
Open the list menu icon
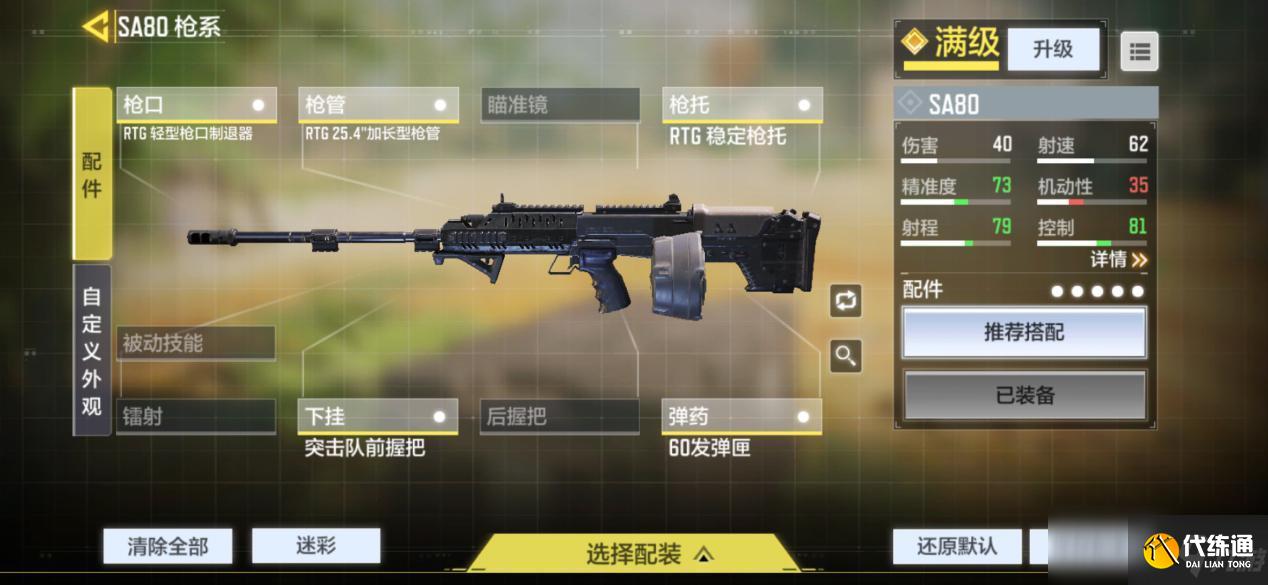(x=1139, y=51)
